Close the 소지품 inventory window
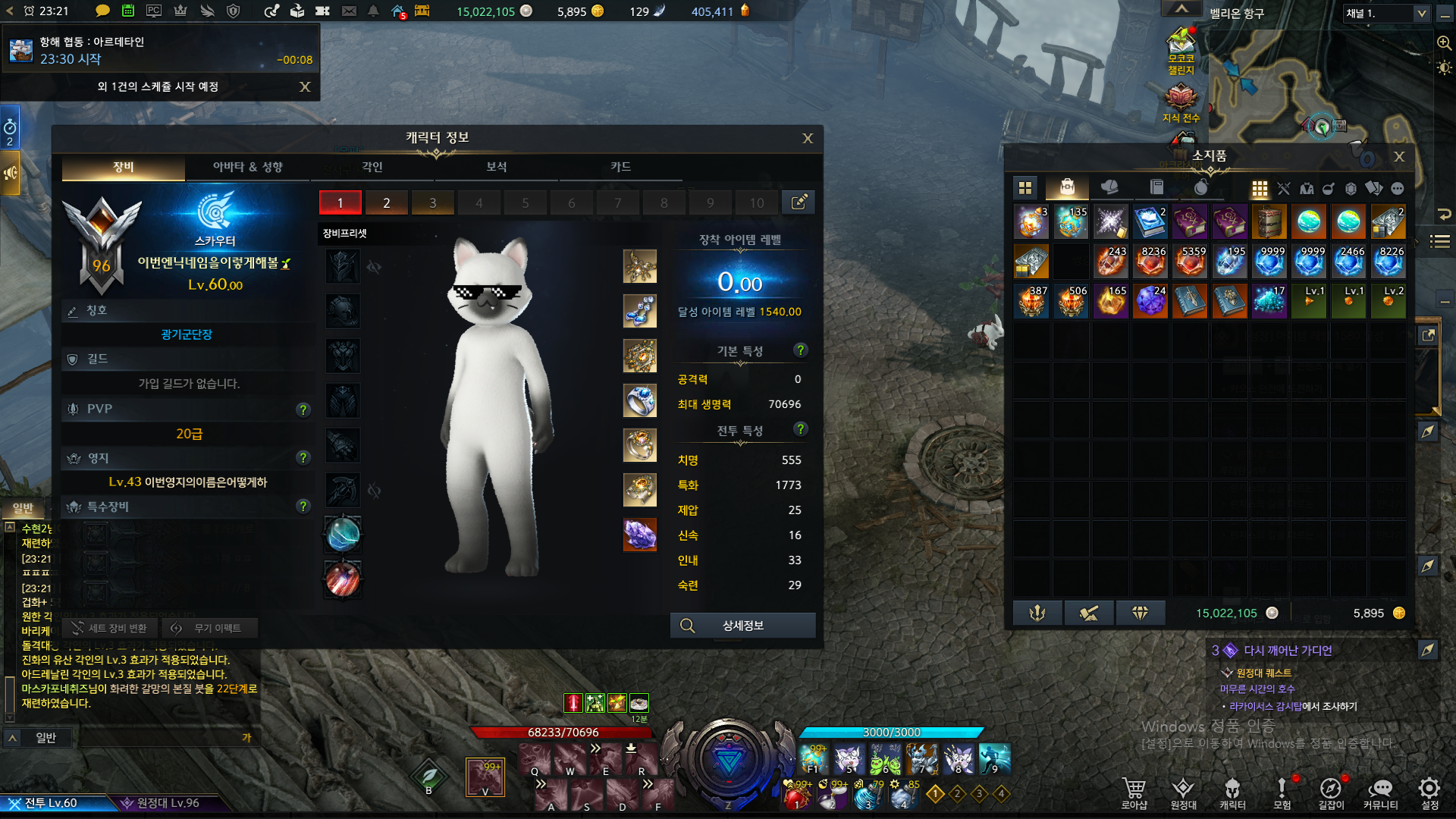The height and width of the screenshot is (819, 1456). point(1399,156)
